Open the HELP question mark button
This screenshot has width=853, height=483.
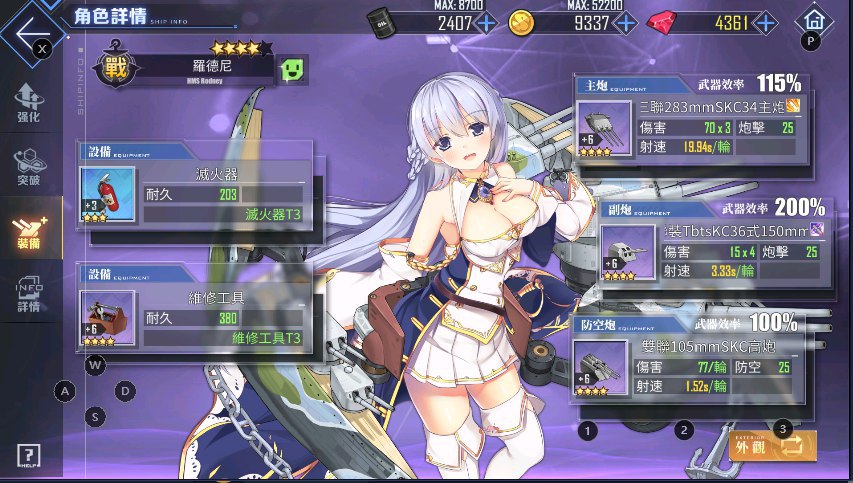pos(29,455)
